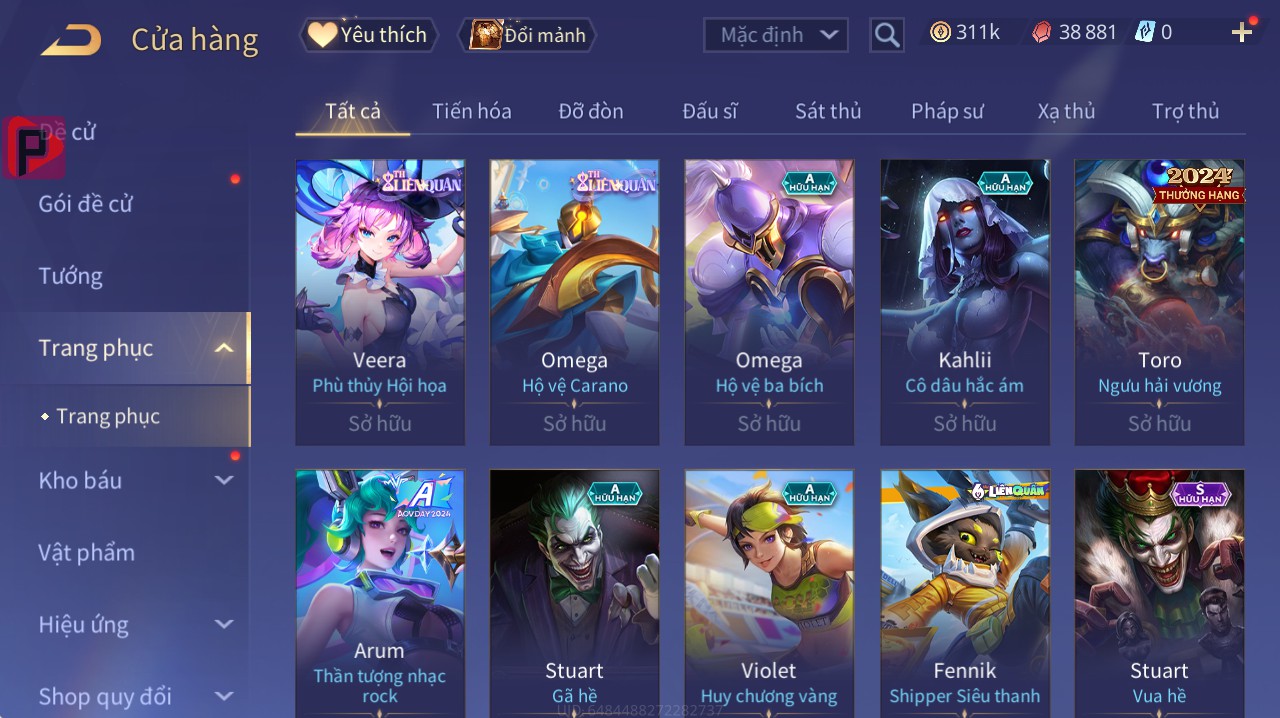Add currency with the plus button
1280x718 pixels.
(x=1242, y=33)
